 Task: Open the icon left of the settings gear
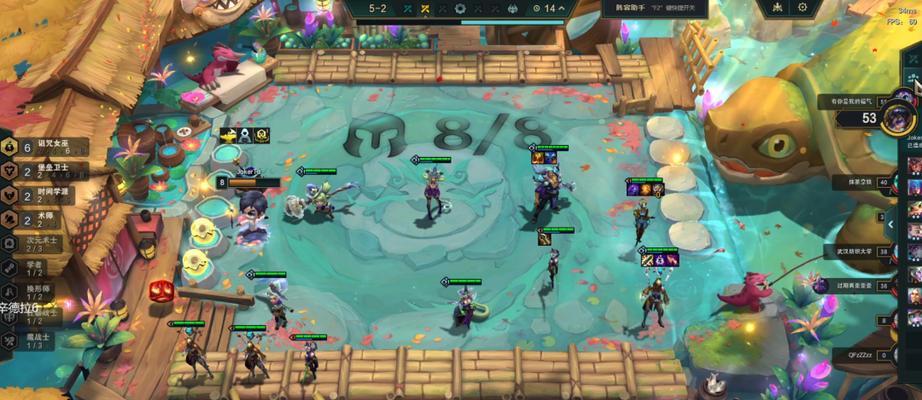click(x=776, y=8)
